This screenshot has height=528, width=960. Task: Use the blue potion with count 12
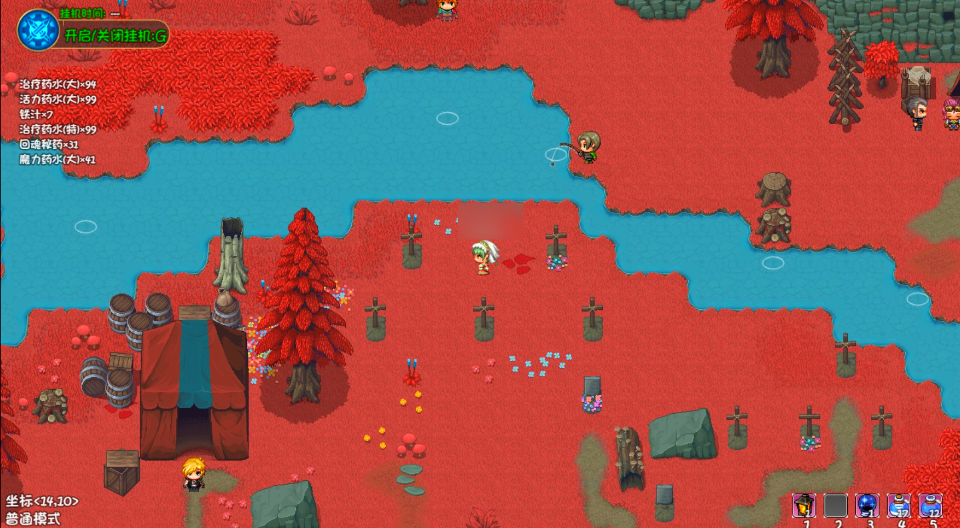pyautogui.click(x=931, y=505)
